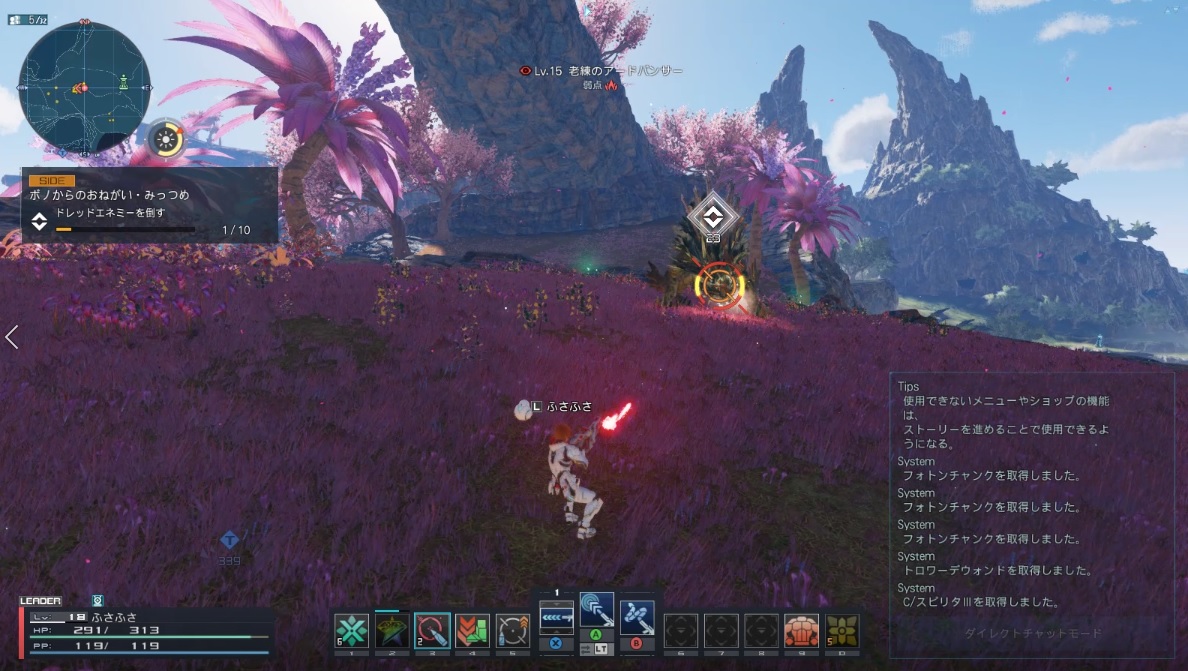Activate the concentric wave photon art icon
Viewport: 1188px width, 671px height.
pos(597,611)
